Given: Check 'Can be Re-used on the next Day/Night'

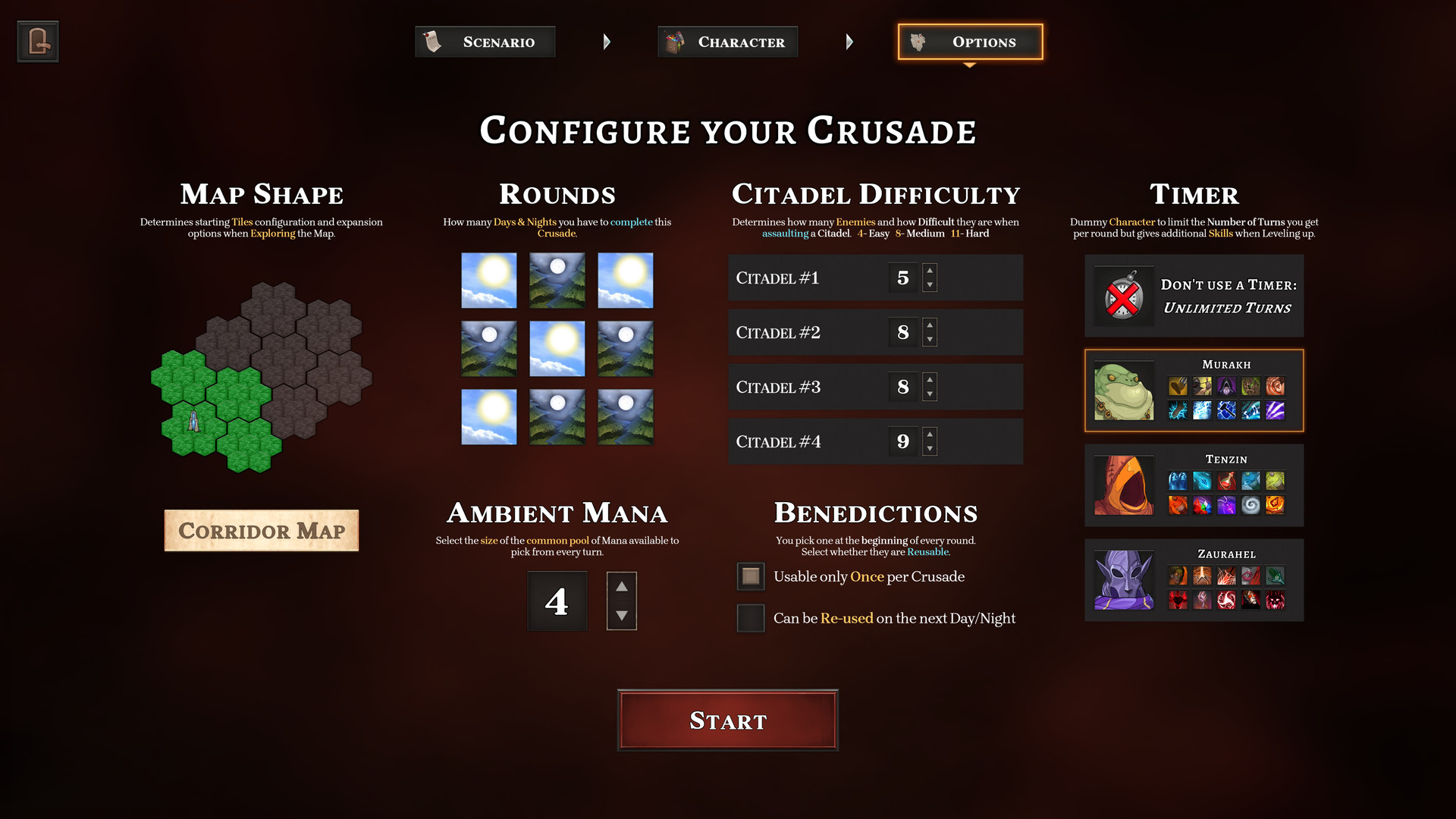Looking at the screenshot, I should click(750, 618).
